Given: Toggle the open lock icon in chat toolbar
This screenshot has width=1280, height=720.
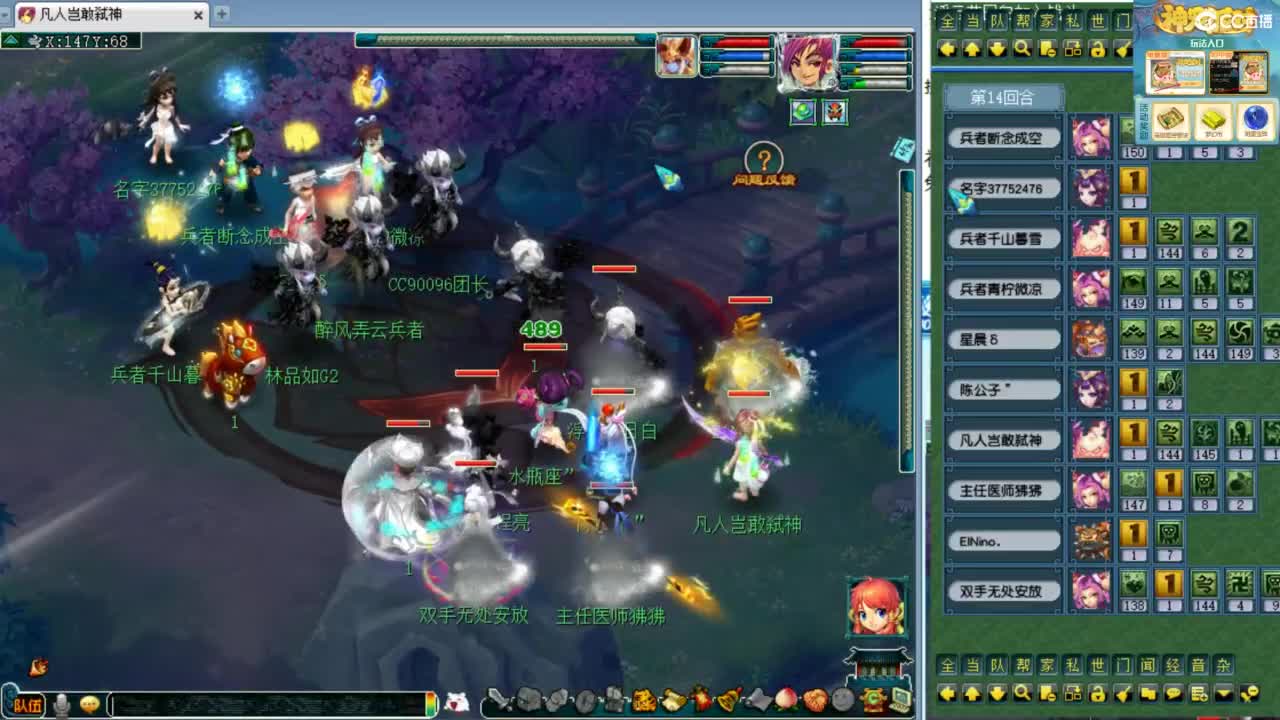Looking at the screenshot, I should point(1097,692).
